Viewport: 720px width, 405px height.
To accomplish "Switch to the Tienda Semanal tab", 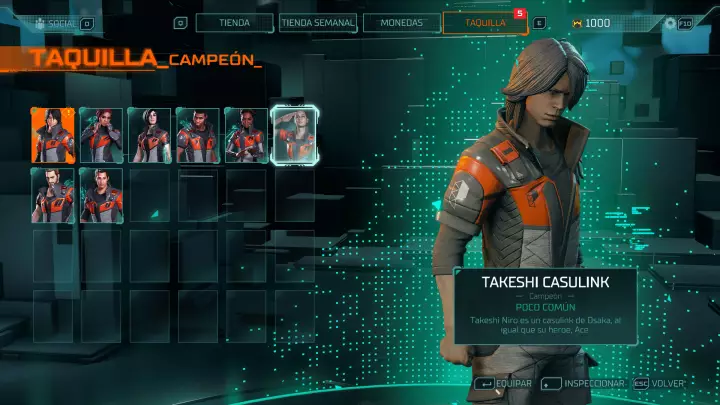I will (316, 23).
